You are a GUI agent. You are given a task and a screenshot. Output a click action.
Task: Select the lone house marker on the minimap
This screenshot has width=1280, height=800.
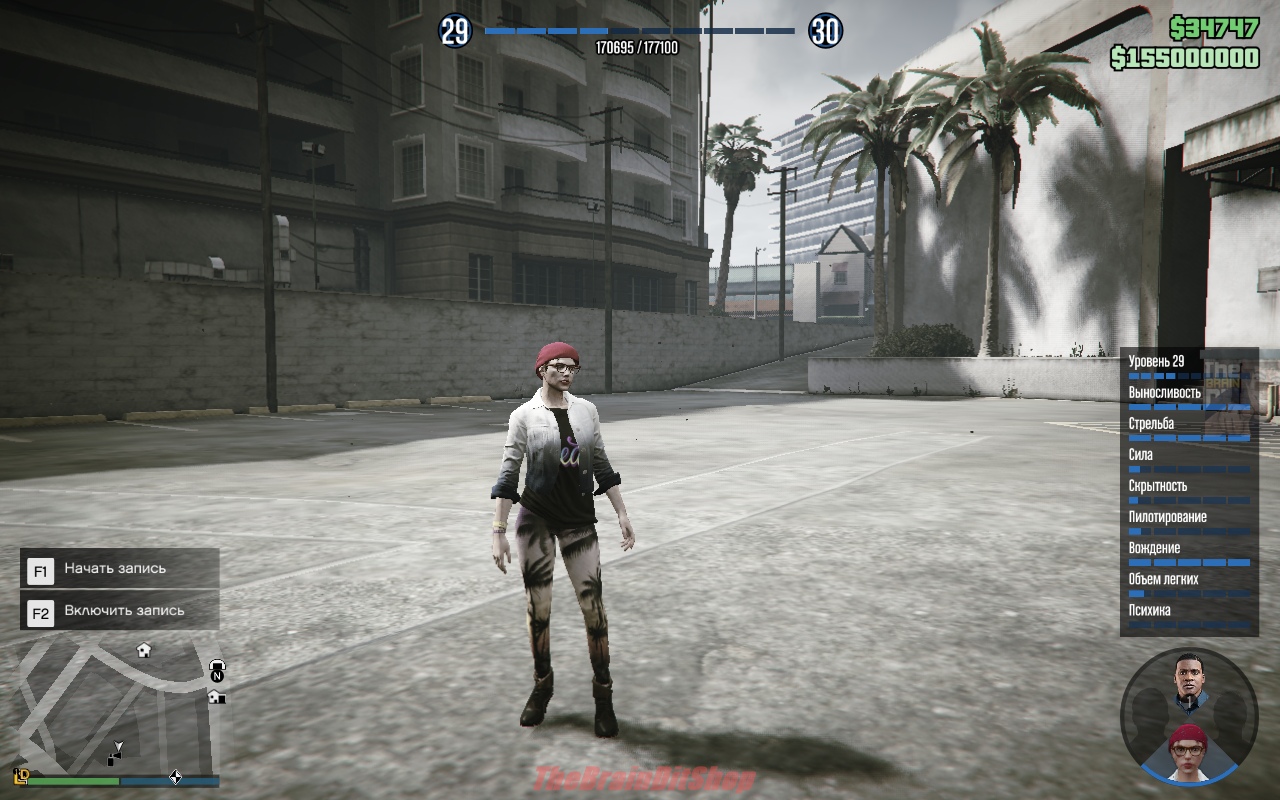144,650
